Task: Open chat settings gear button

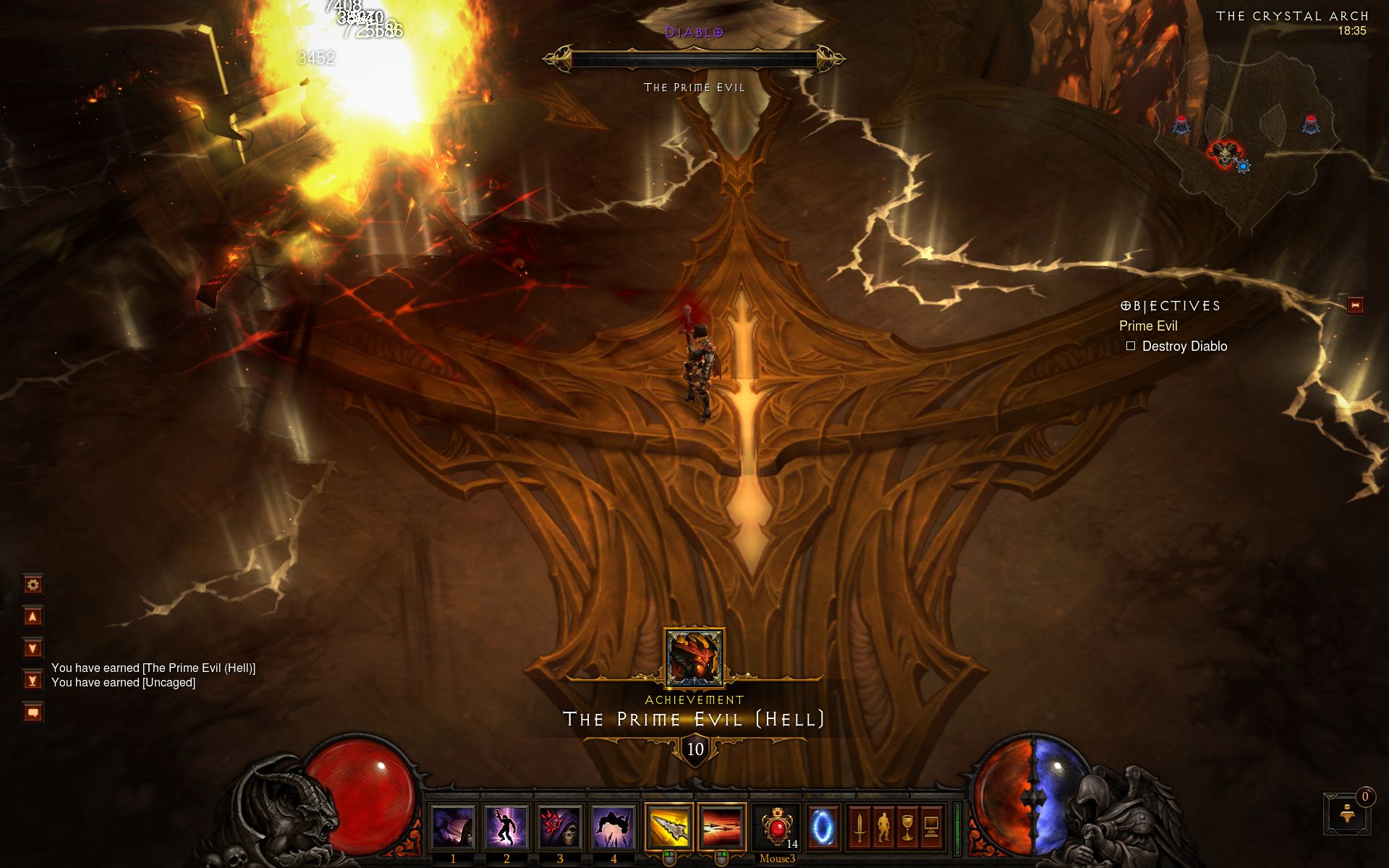Action: [33, 584]
